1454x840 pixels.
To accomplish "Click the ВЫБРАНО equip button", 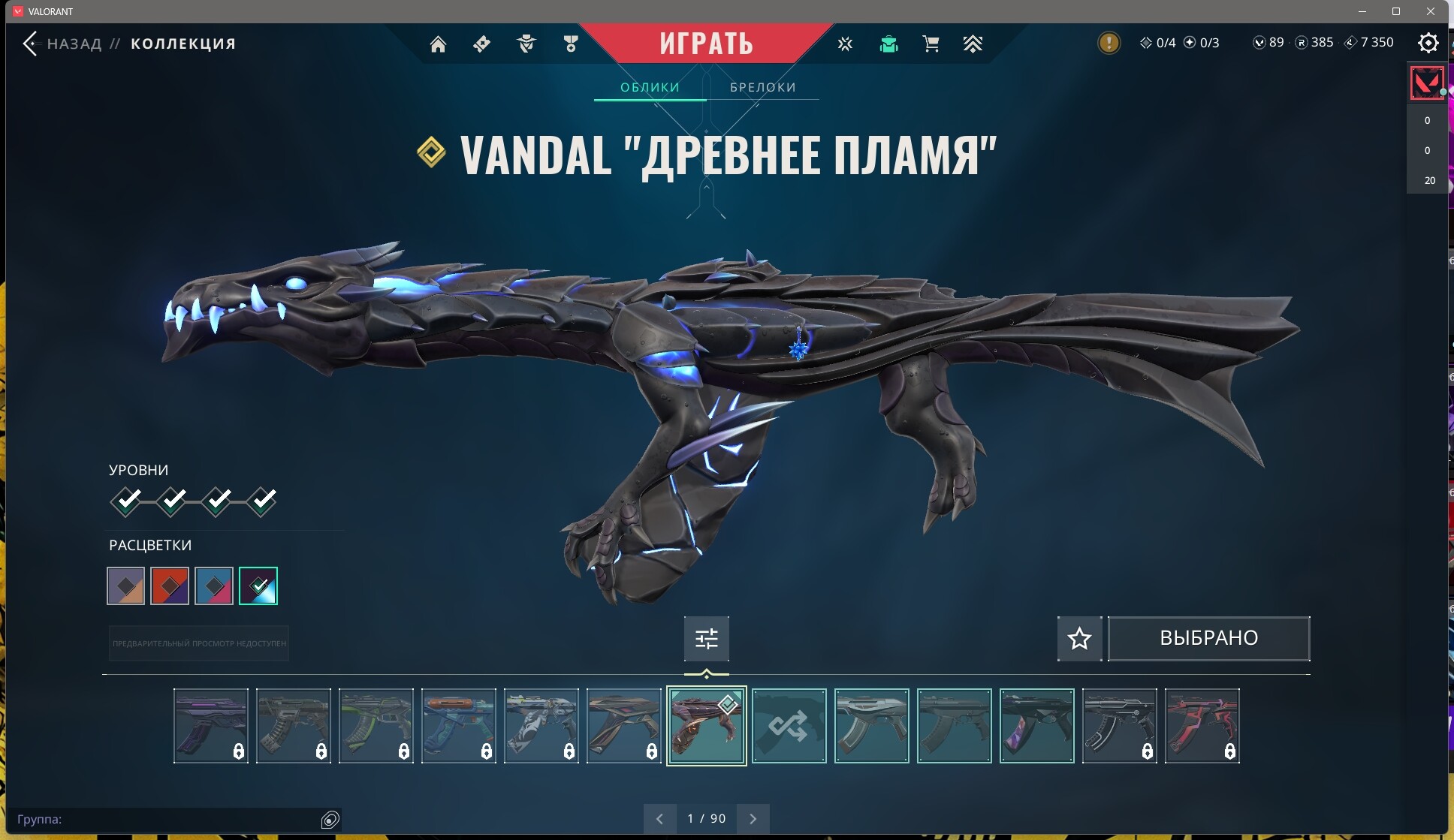I will click(x=1208, y=639).
